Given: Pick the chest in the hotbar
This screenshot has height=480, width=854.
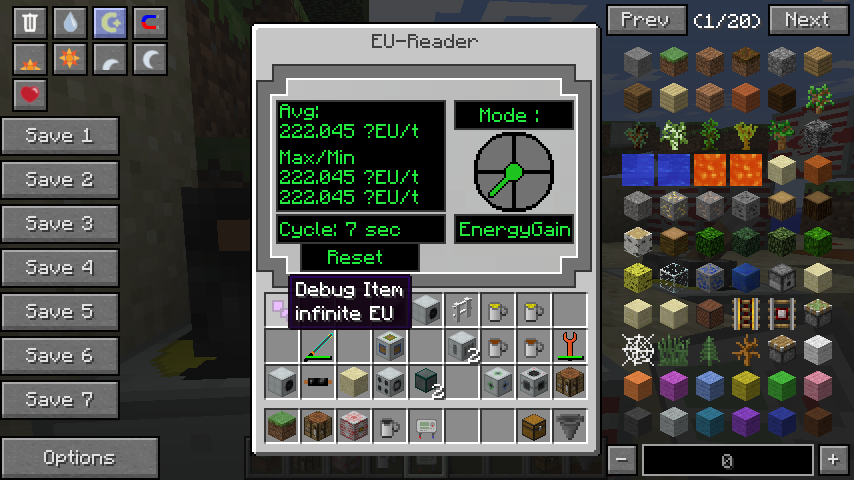Looking at the screenshot, I should [x=534, y=427].
